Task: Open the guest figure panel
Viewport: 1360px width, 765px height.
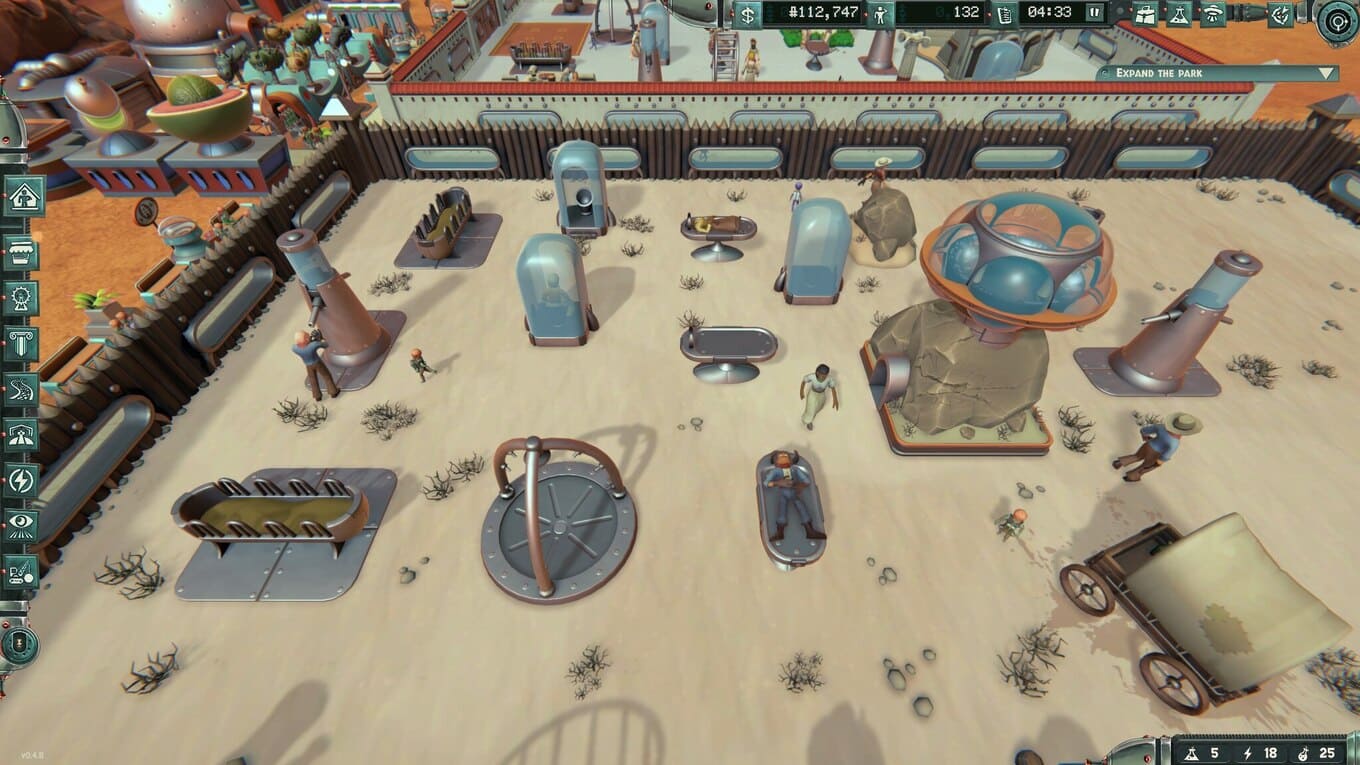Action: [881, 13]
